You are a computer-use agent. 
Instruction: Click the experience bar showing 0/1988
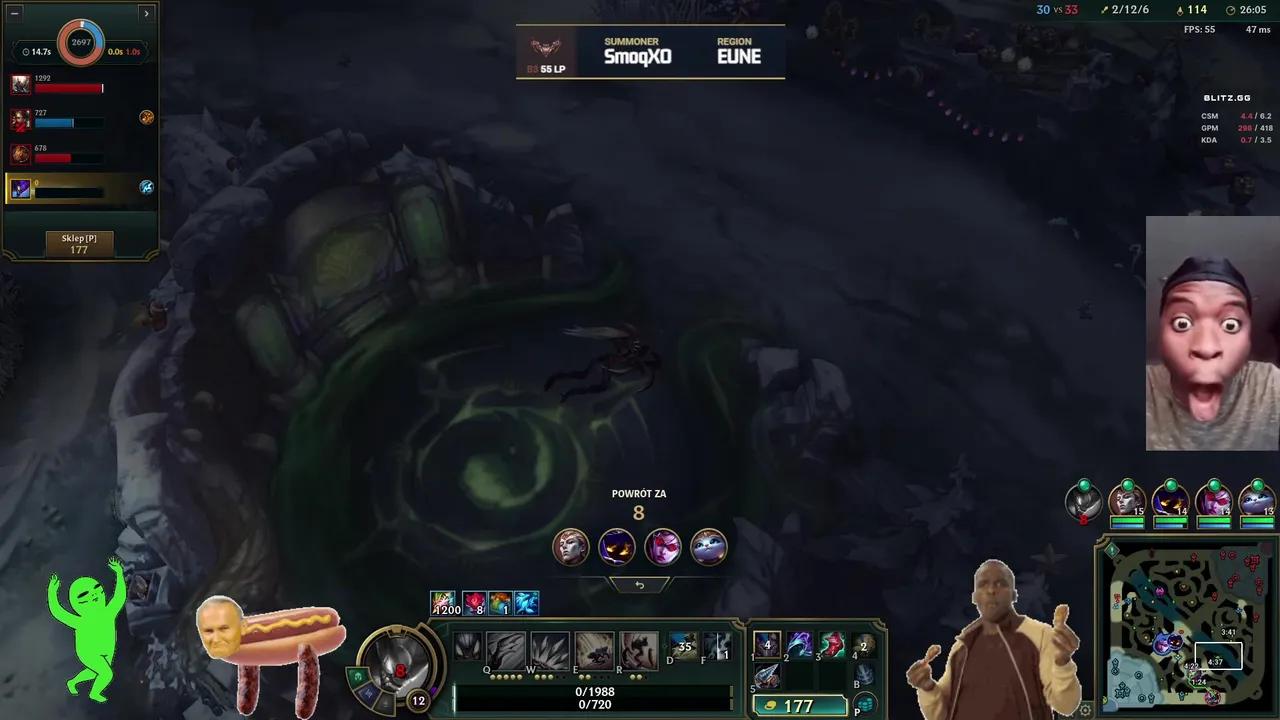click(x=595, y=692)
